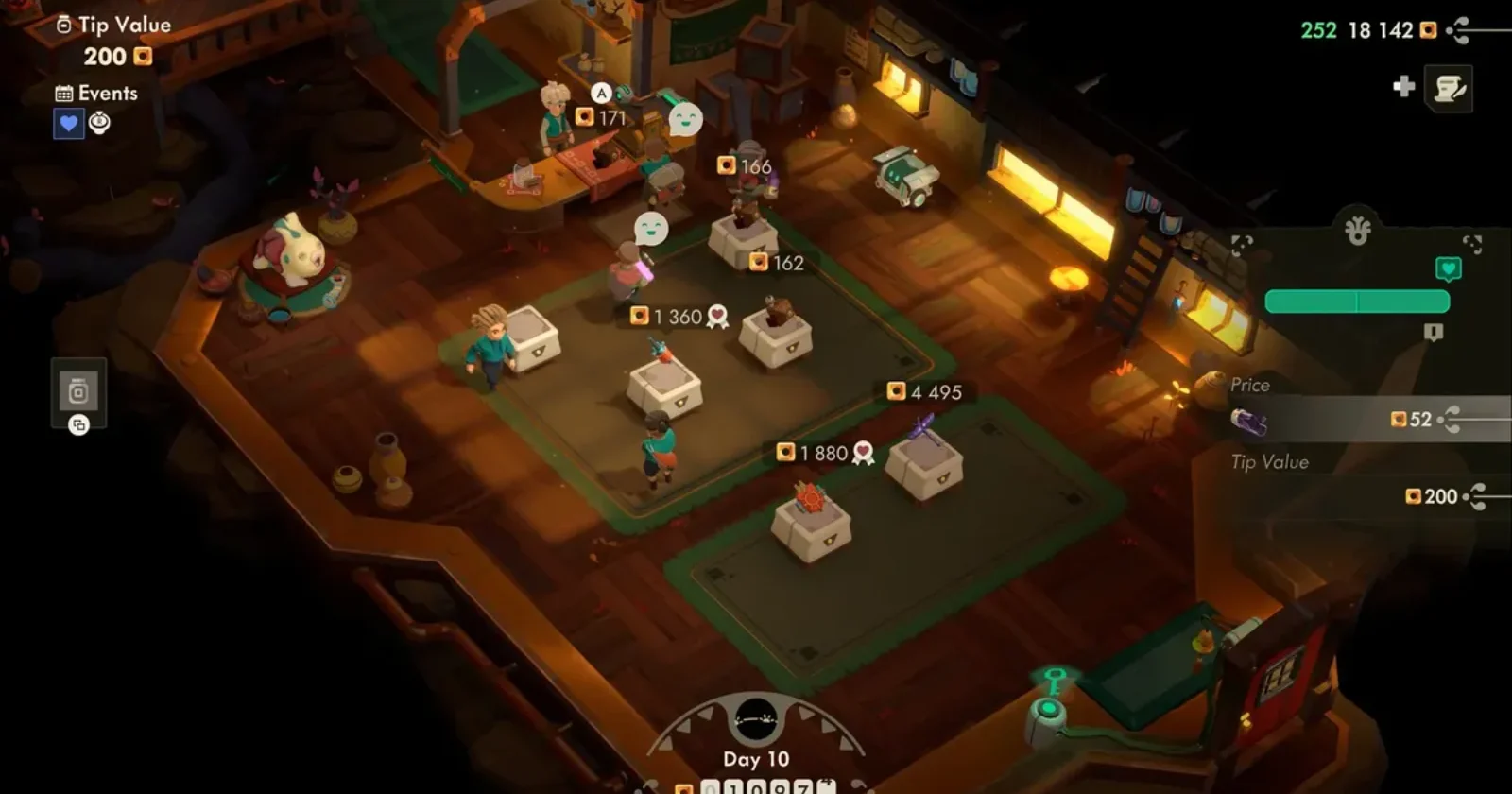Click the plus icon beside the scroll
Viewport: 1512px width, 794px height.
[1404, 87]
